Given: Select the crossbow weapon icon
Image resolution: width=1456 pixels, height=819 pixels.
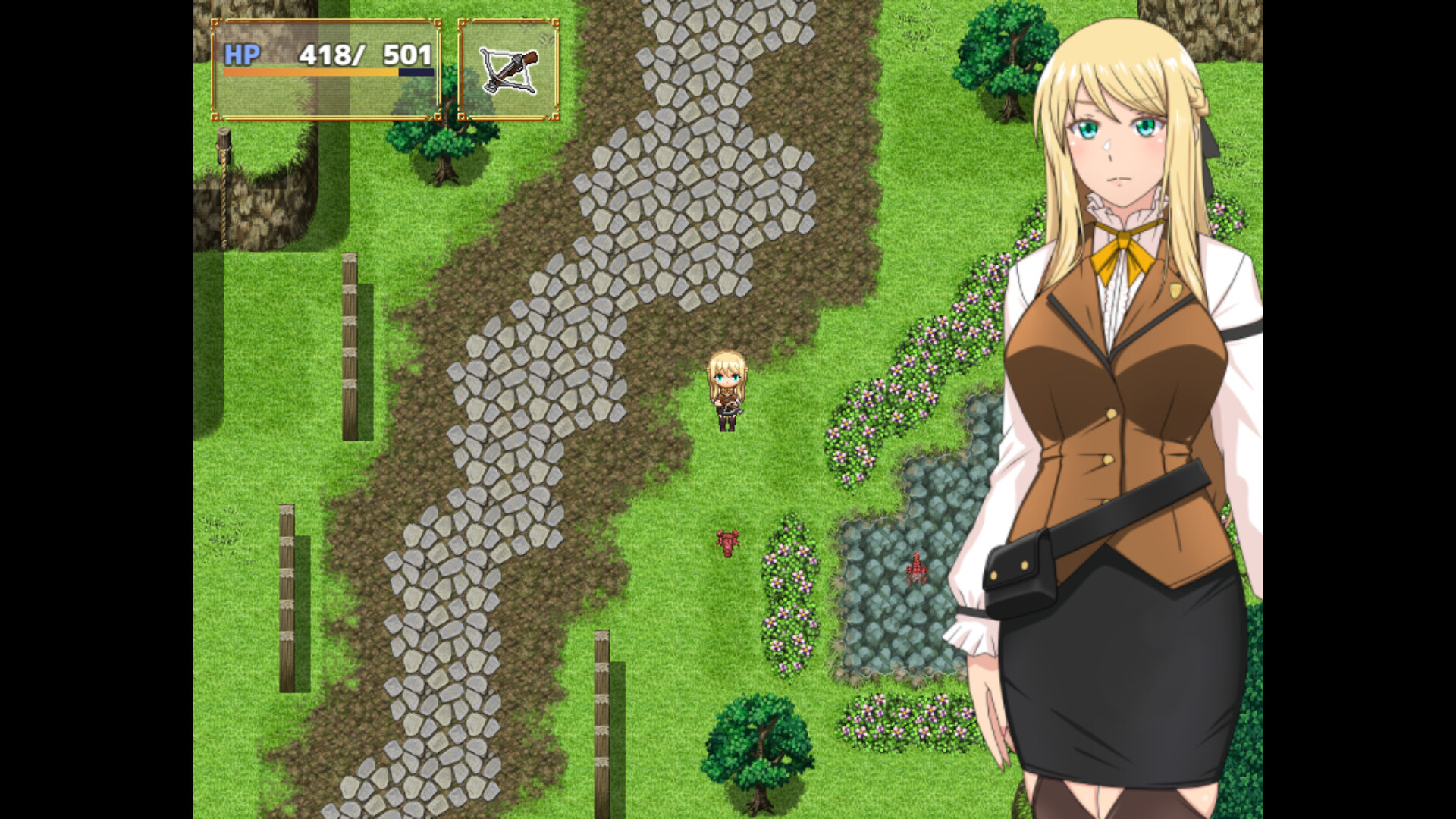Looking at the screenshot, I should pos(508,68).
